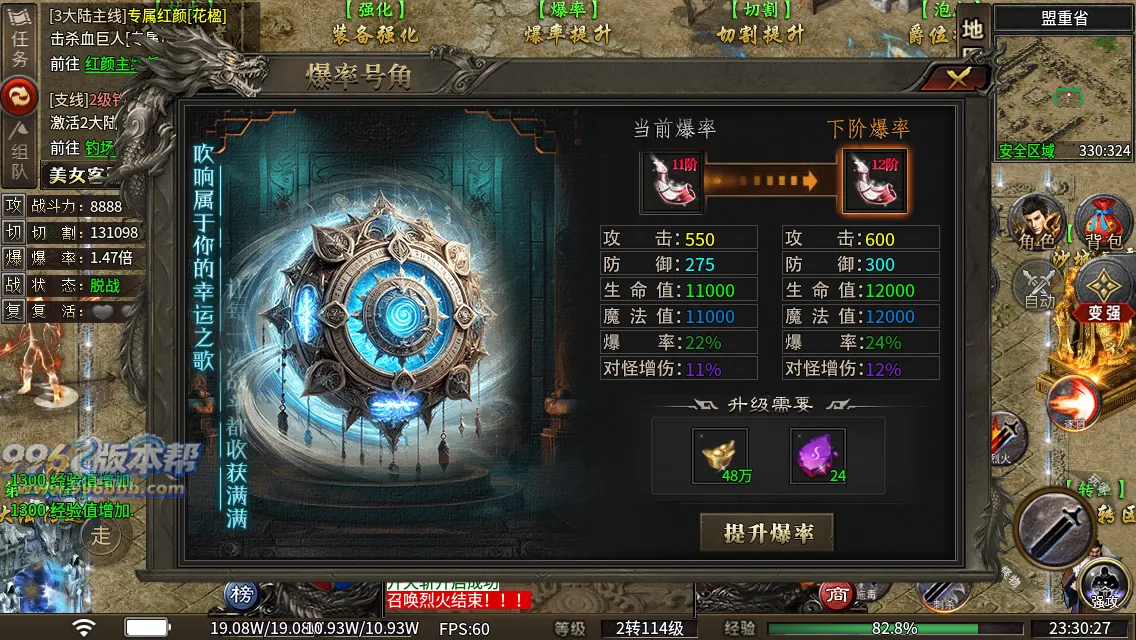This screenshot has width=1136, height=640.
Task: Close the 爆率号角 panel
Action: [957, 79]
